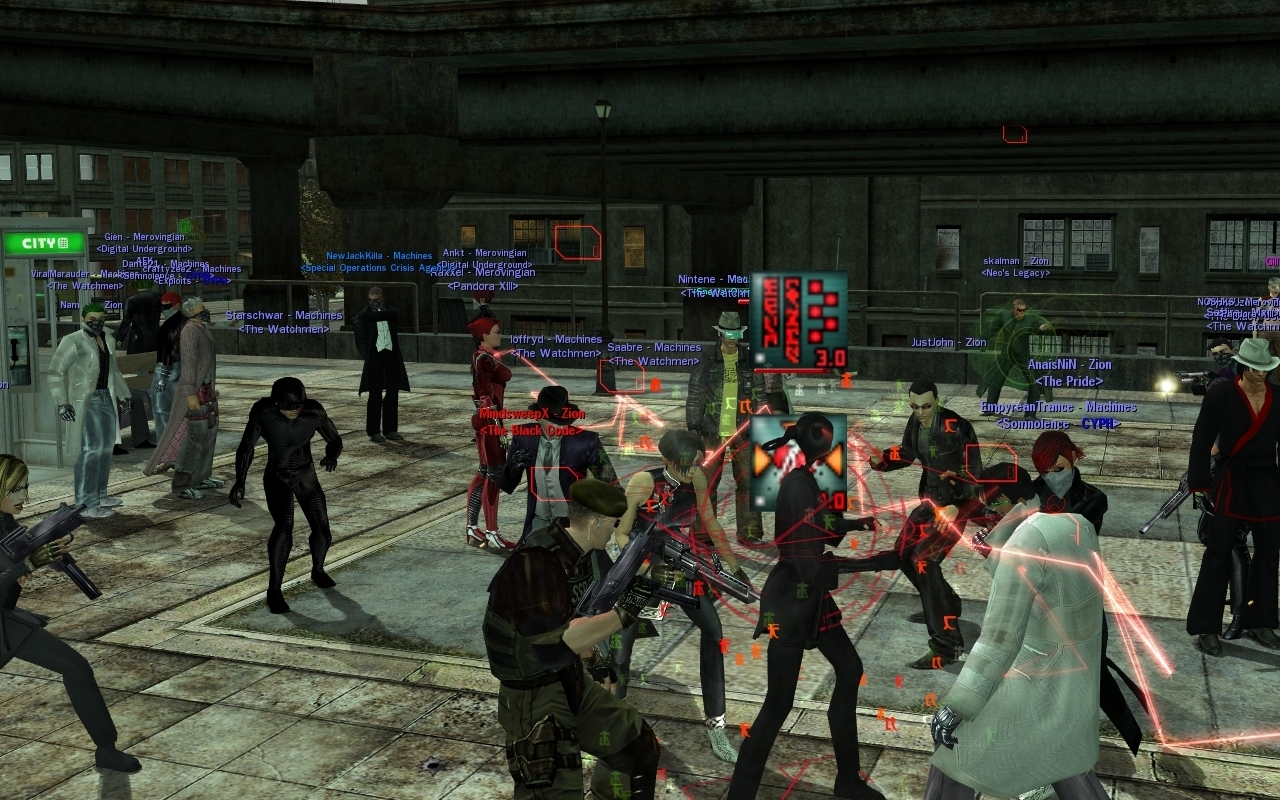Click the red code ability icon showing 3.0
This screenshot has height=800, width=1280.
click(798, 321)
